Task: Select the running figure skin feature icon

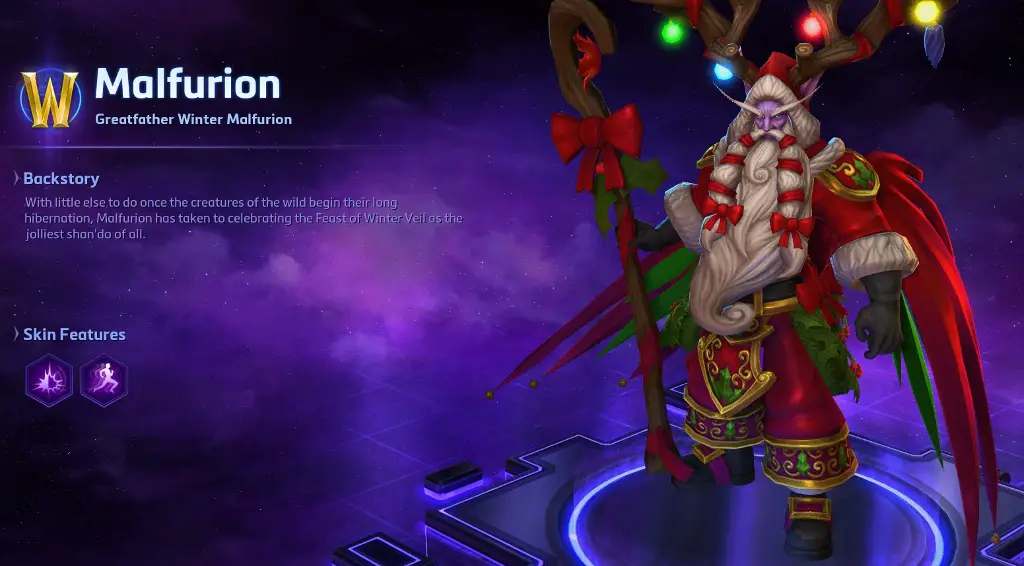Action: (104, 381)
